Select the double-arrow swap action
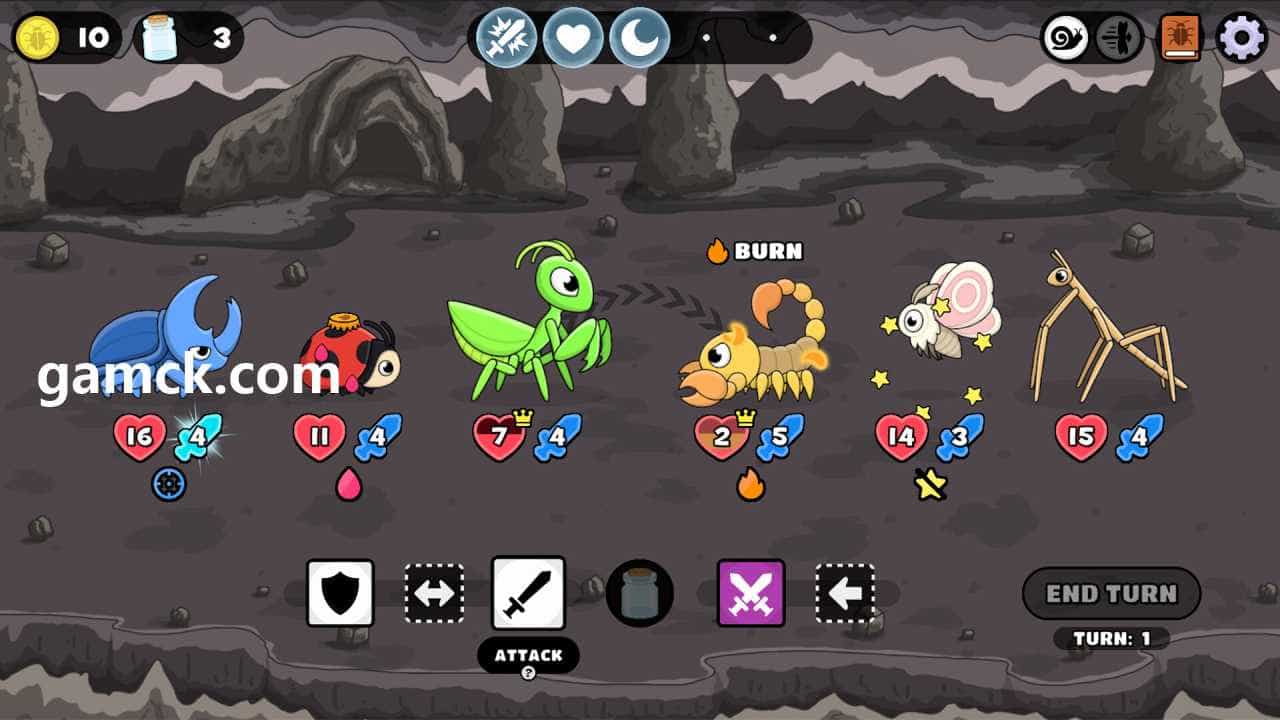 (x=434, y=593)
